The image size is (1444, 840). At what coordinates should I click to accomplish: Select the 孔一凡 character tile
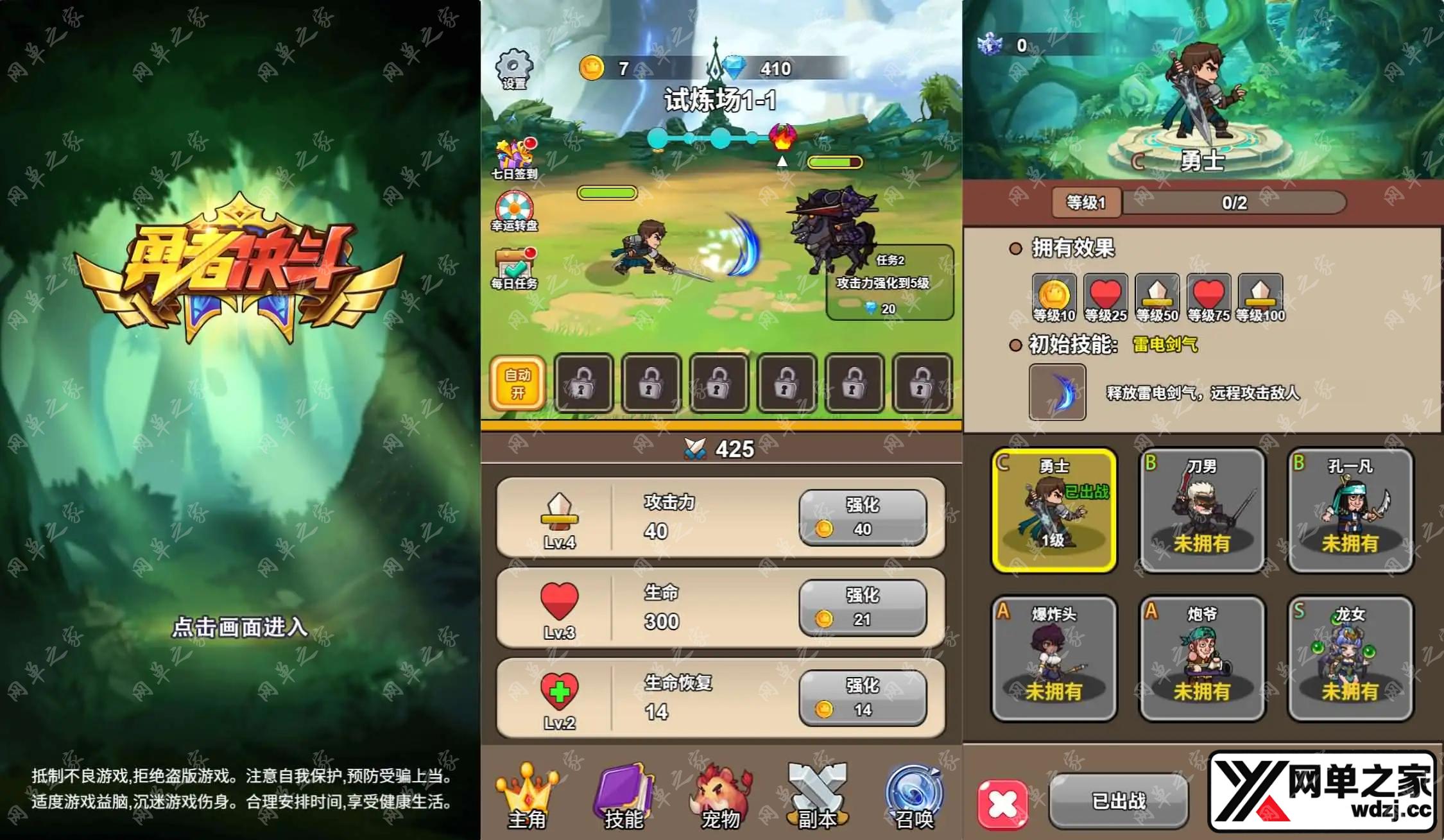click(x=1350, y=510)
